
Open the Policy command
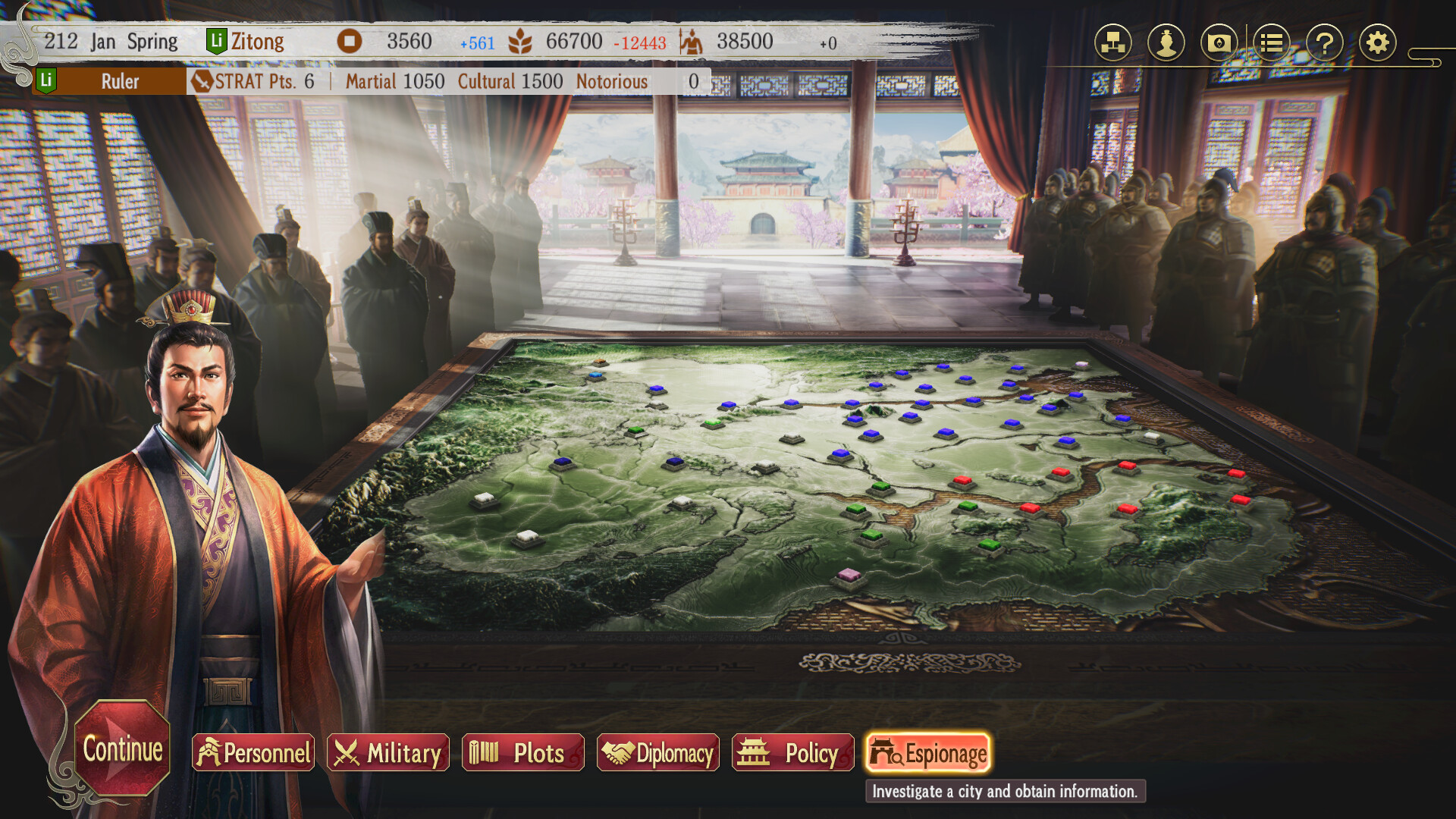pyautogui.click(x=792, y=753)
